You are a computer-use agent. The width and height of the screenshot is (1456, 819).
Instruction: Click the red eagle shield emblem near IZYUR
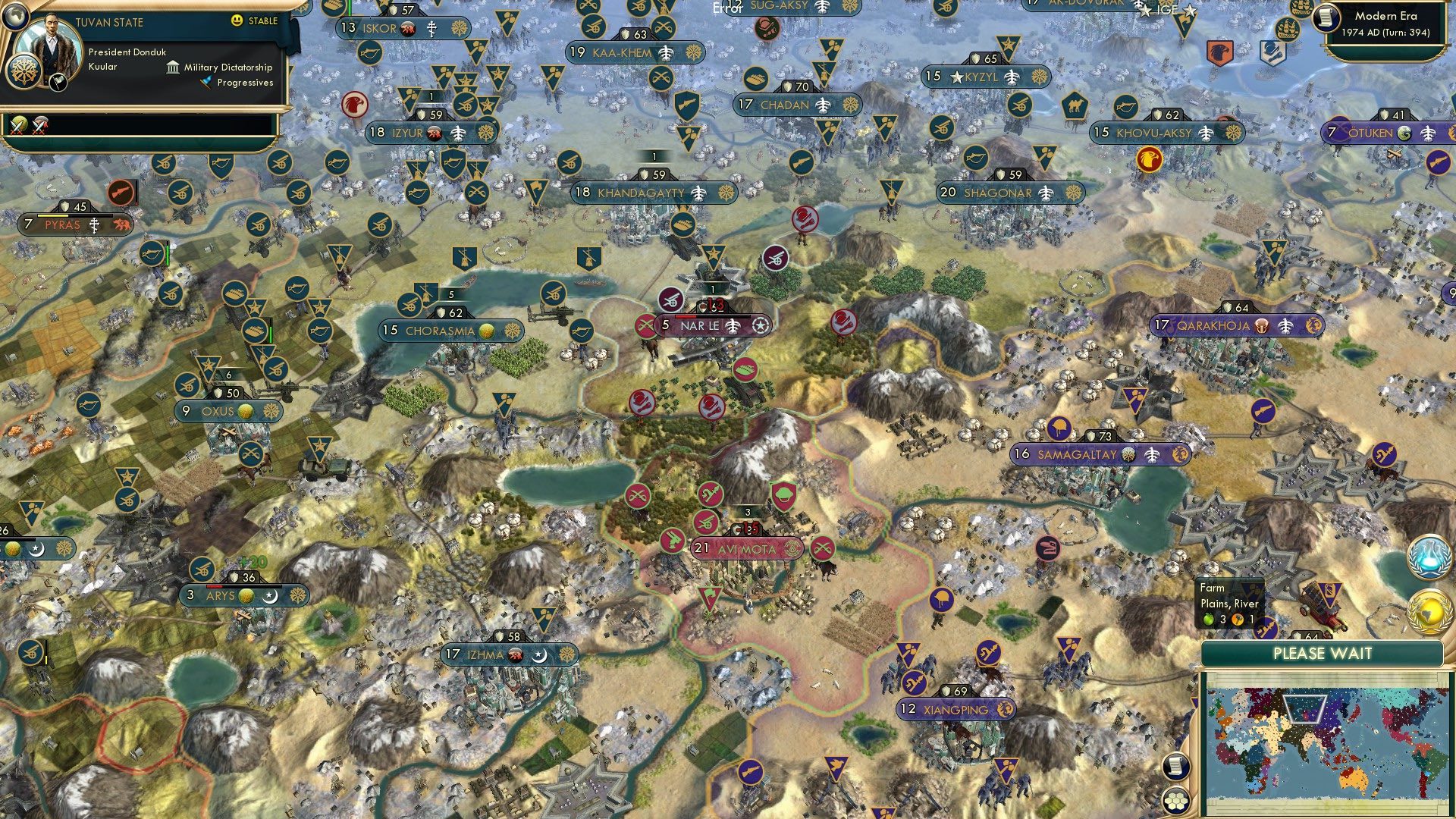[x=353, y=106]
